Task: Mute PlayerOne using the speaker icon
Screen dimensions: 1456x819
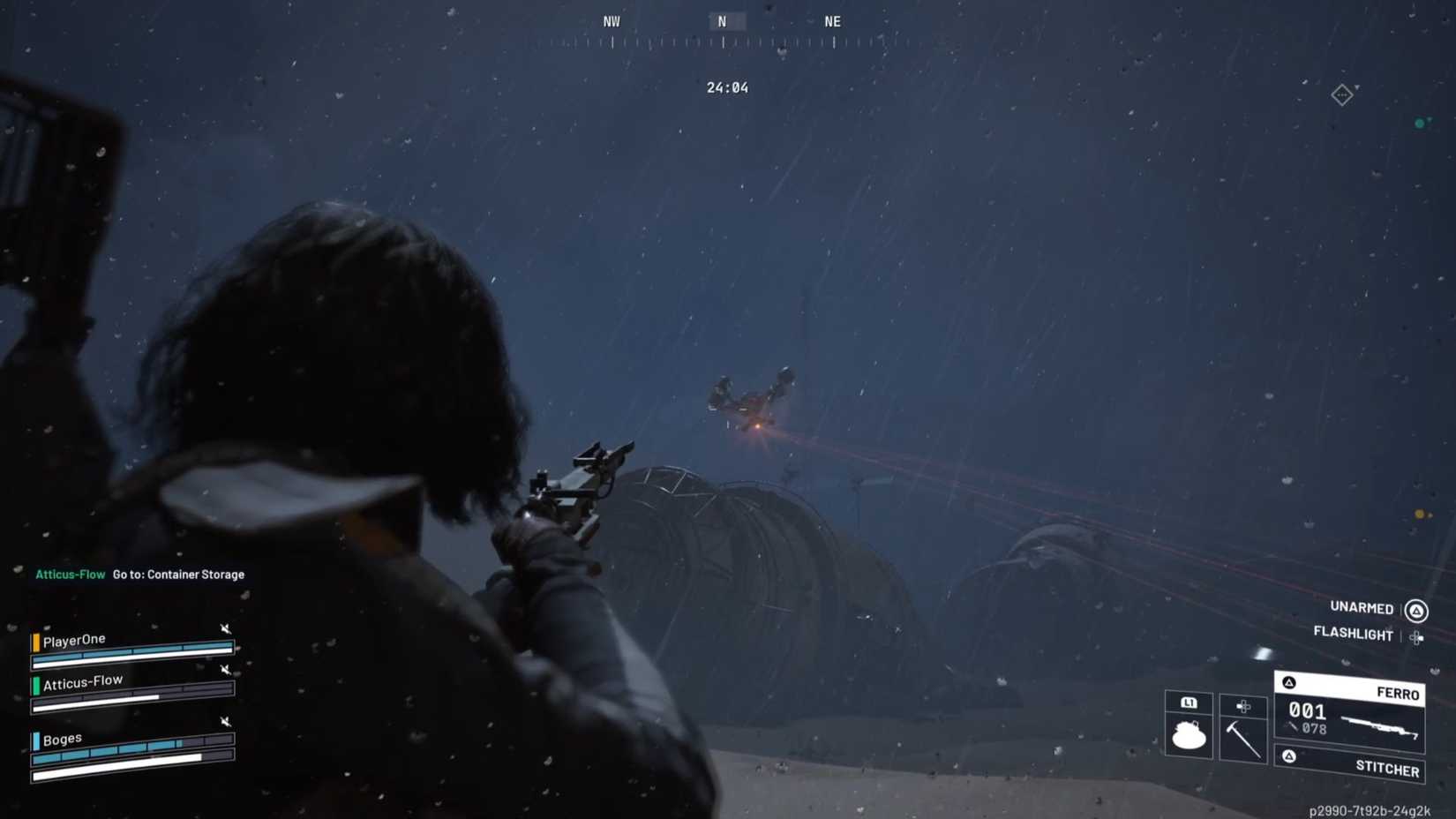Action: pyautogui.click(x=225, y=629)
